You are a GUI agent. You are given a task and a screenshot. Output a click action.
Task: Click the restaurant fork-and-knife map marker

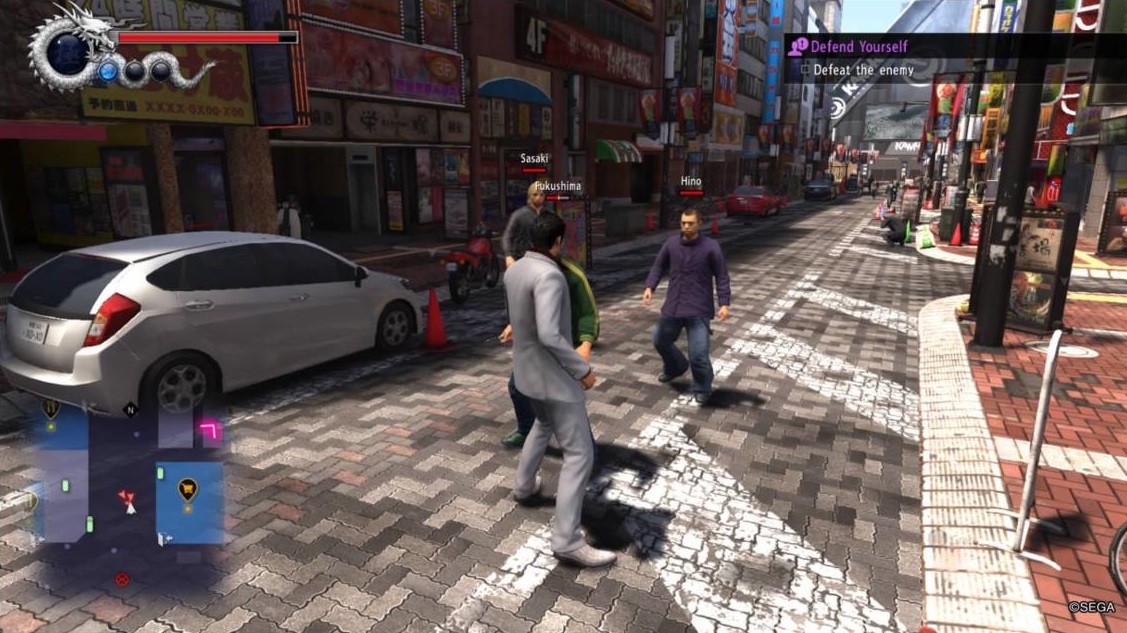[50, 408]
